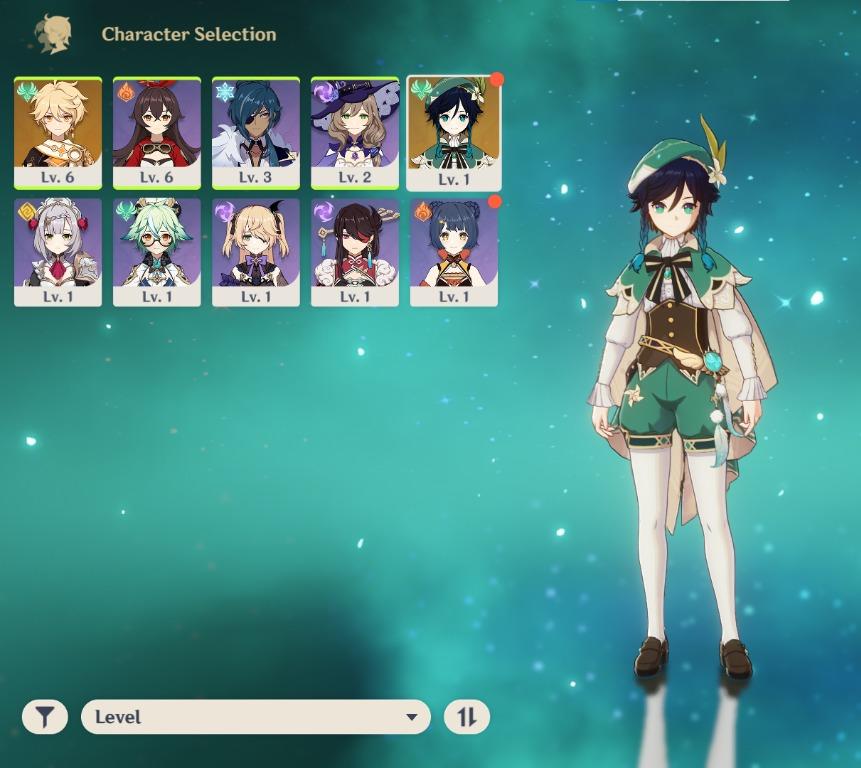Choose Xiangling's character card
Image resolution: width=861 pixels, height=768 pixels.
coord(454,251)
